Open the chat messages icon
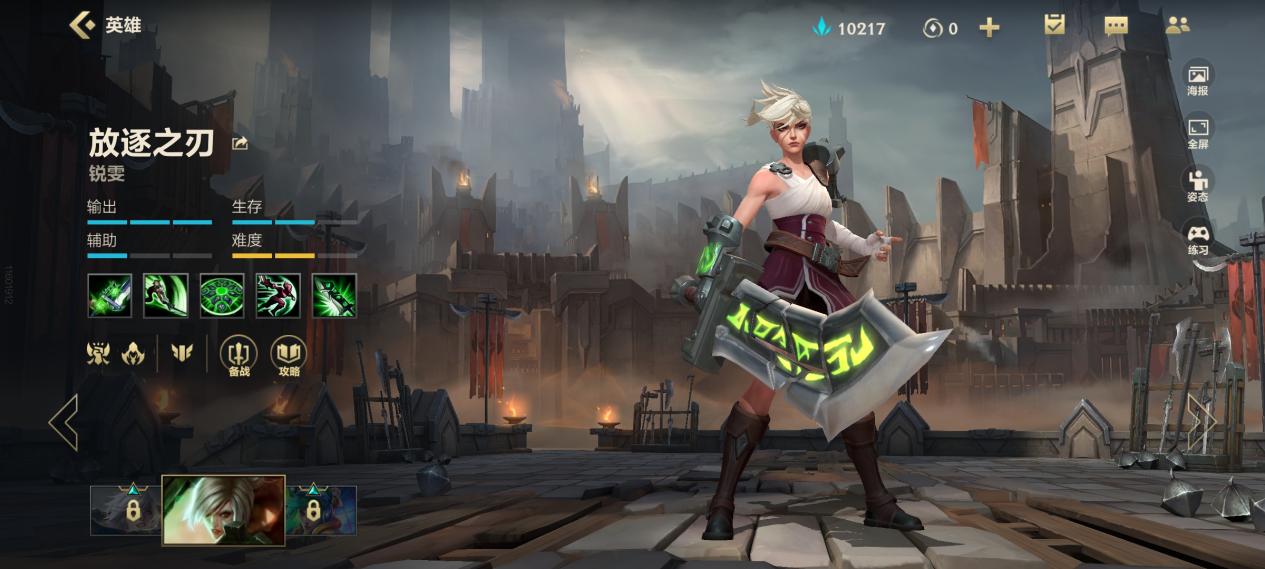 pos(1116,25)
